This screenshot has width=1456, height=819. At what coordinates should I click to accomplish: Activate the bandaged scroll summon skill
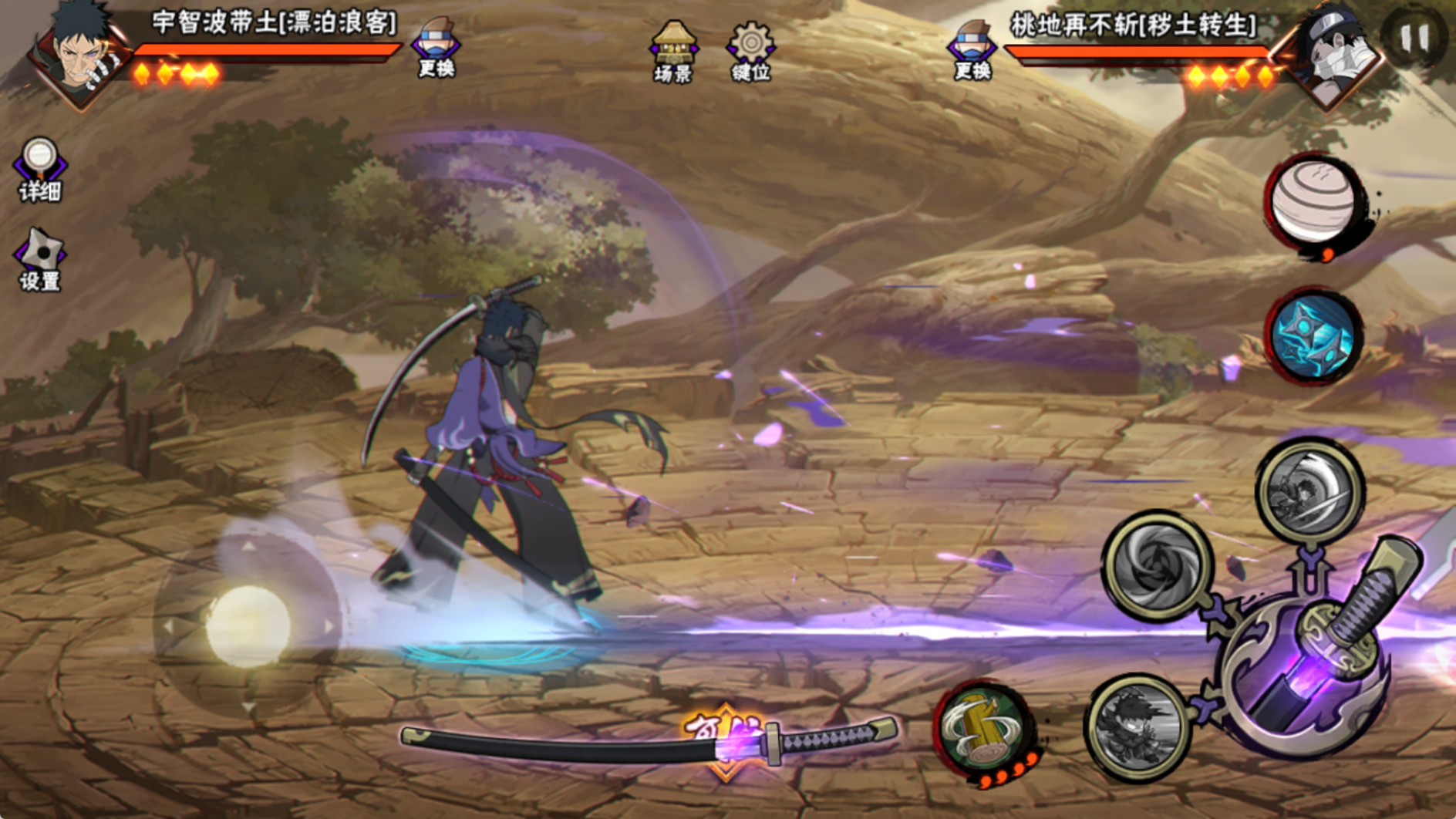click(x=1314, y=203)
